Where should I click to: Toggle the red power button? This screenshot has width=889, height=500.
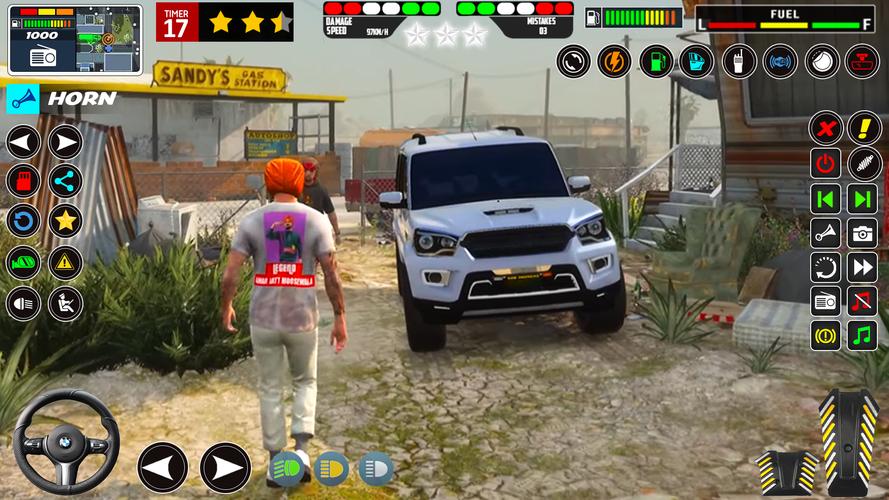[826, 163]
